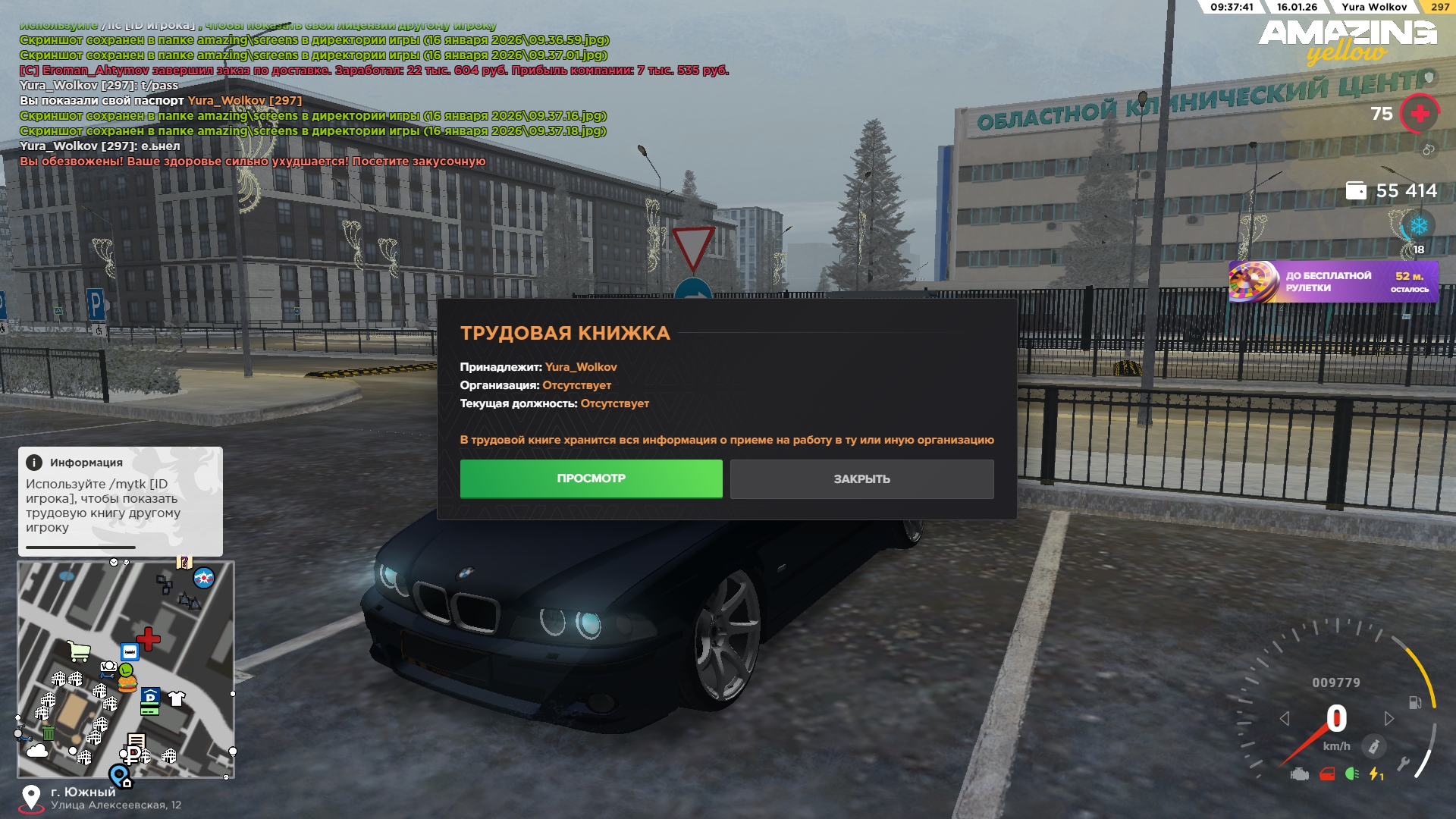Click the minimap
Image resolution: width=1456 pixels, height=819 pixels.
point(126,670)
